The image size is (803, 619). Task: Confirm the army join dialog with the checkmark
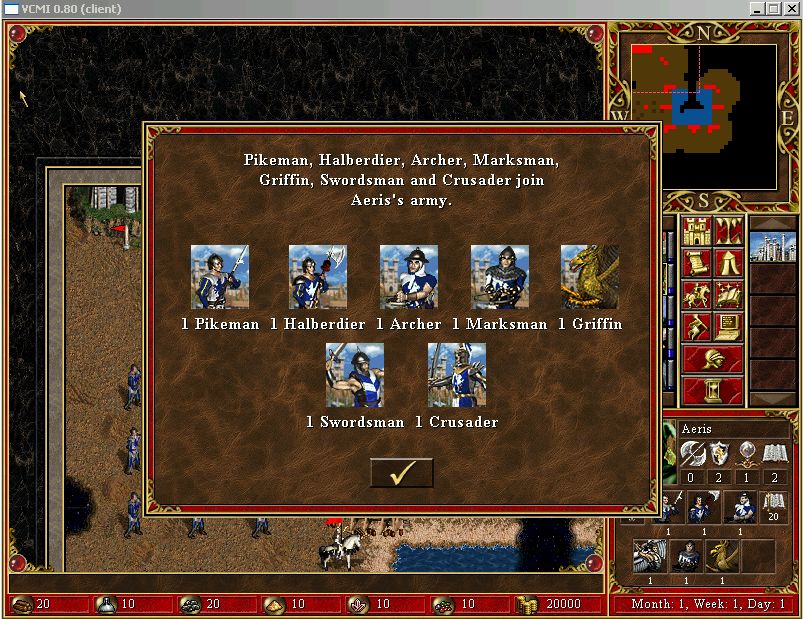[x=401, y=473]
